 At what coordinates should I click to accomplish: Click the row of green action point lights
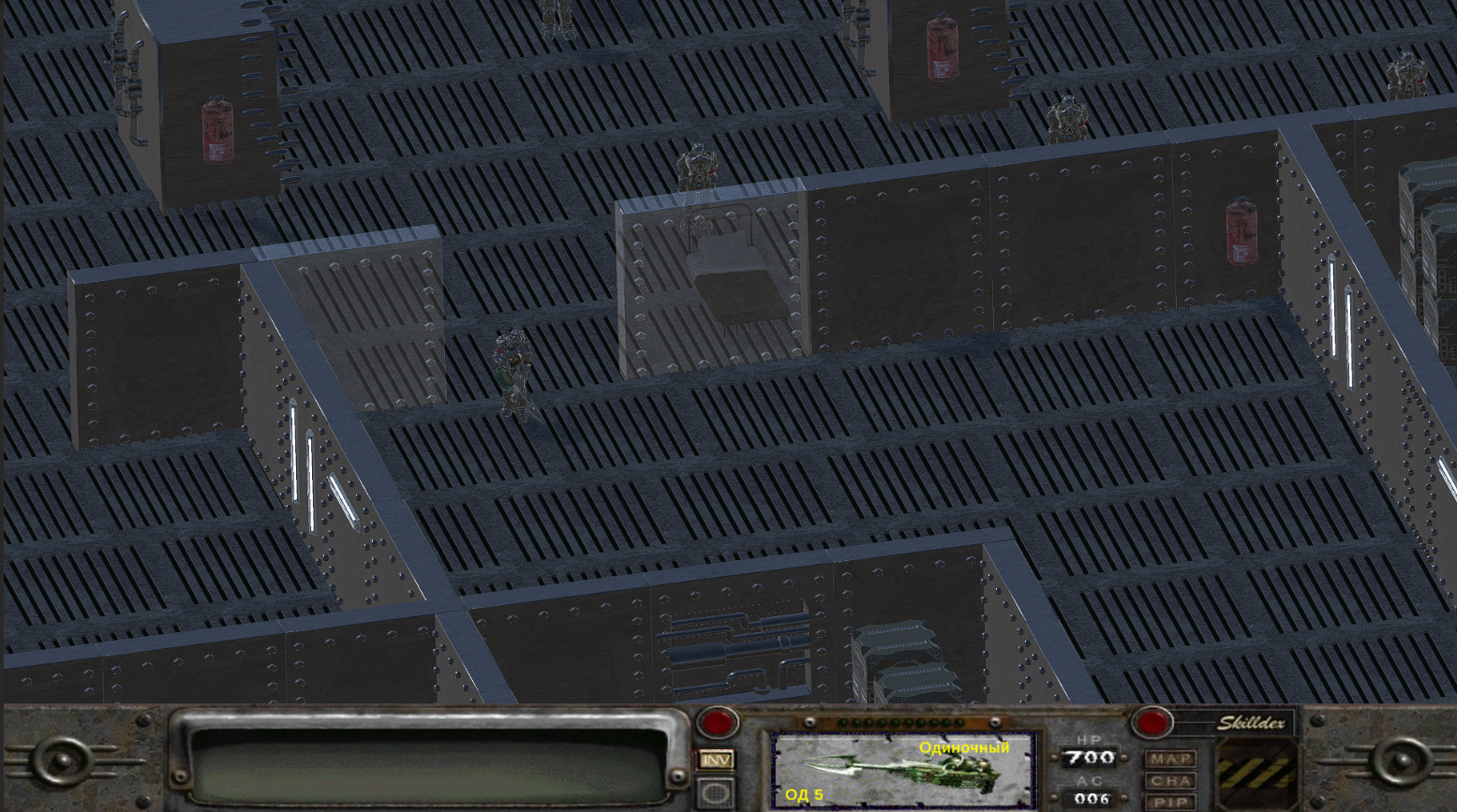pos(899,722)
